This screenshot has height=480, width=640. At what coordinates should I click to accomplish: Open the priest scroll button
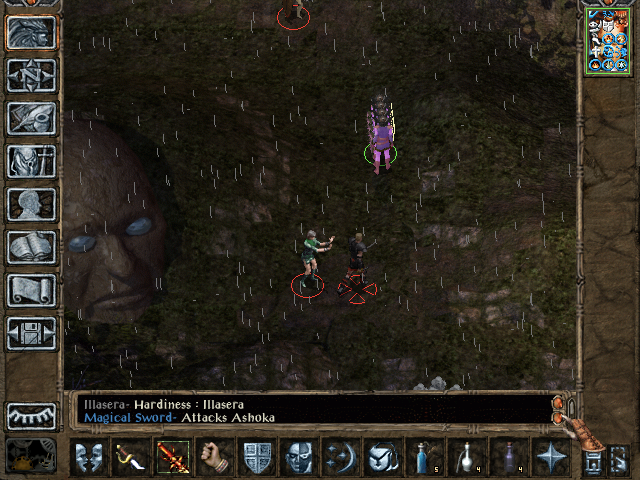(31, 290)
